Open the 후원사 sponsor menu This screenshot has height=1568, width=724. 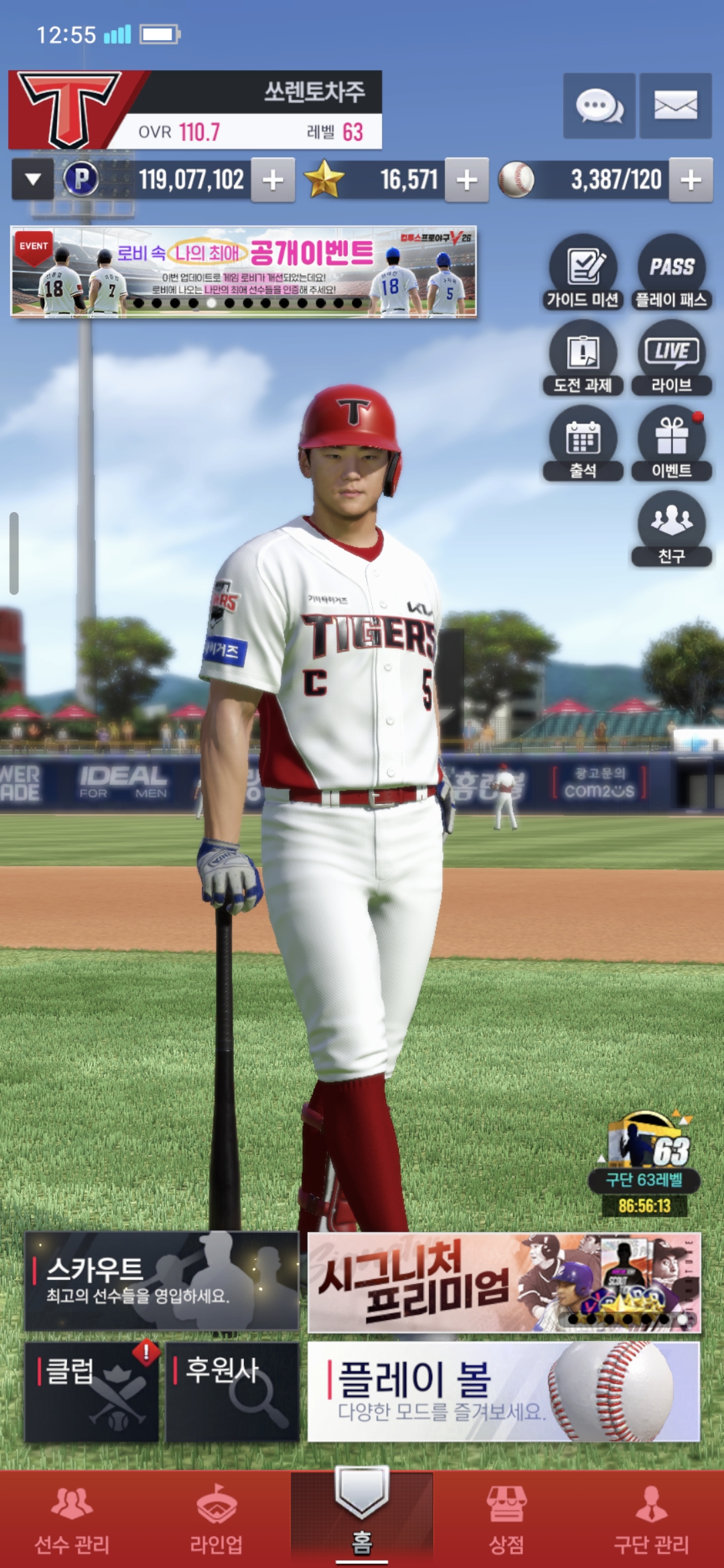click(232, 1391)
